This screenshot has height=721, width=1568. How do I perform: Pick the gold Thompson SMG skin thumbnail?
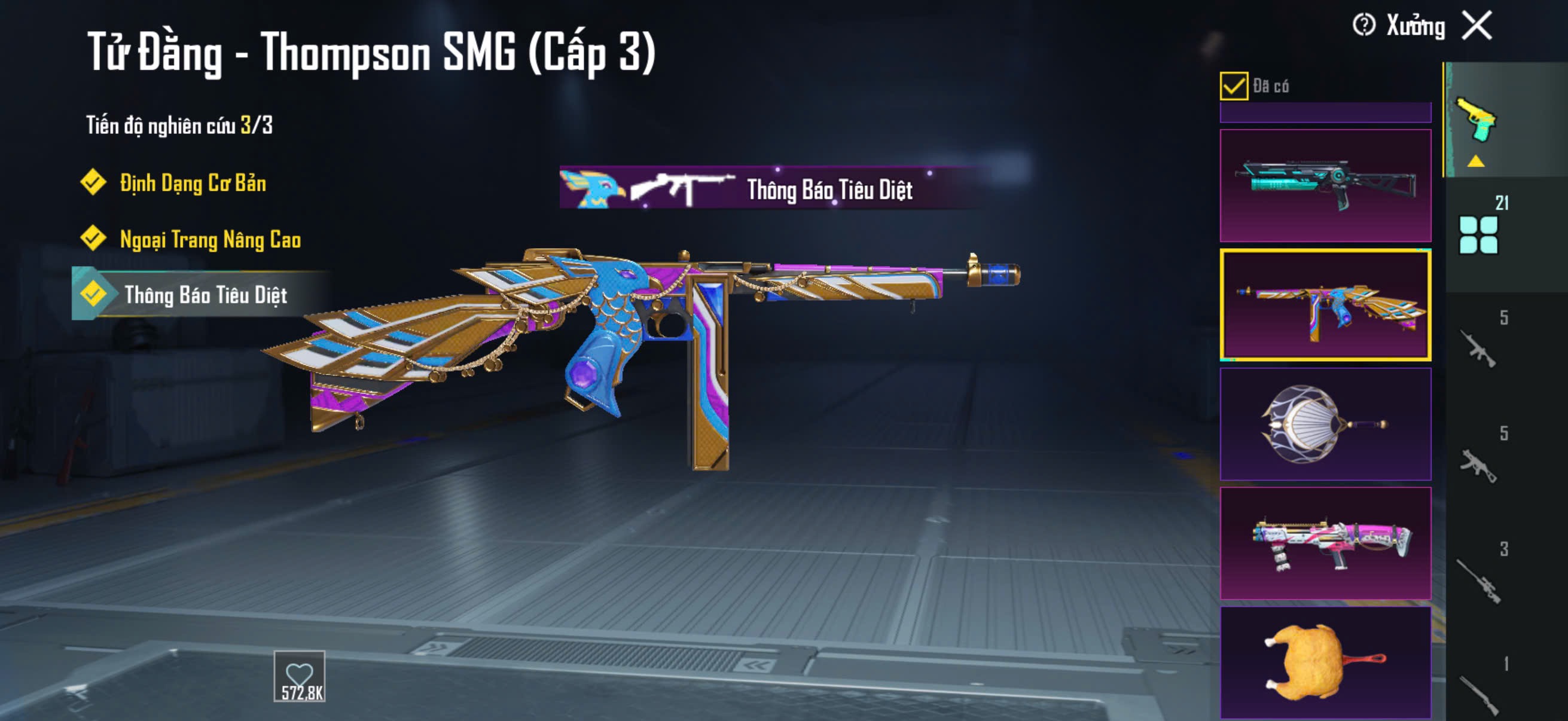click(1325, 304)
